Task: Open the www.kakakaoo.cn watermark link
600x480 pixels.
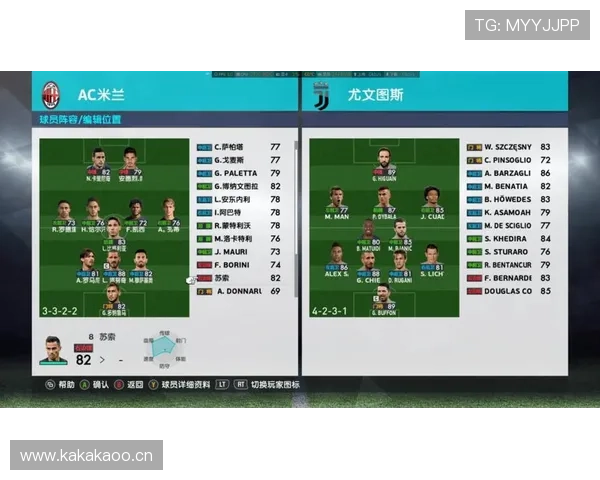Action: click(x=87, y=456)
